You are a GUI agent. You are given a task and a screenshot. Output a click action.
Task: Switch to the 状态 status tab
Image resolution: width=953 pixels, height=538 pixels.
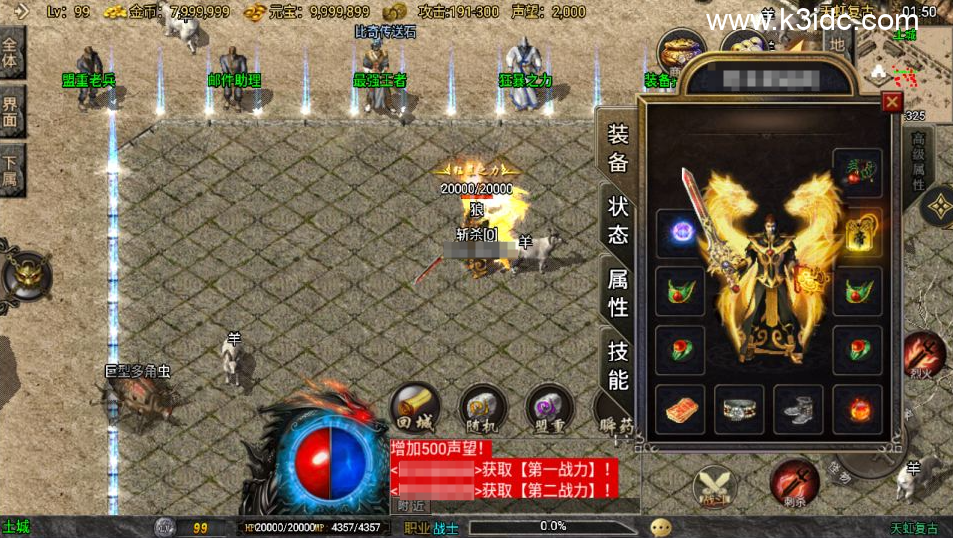[618, 220]
